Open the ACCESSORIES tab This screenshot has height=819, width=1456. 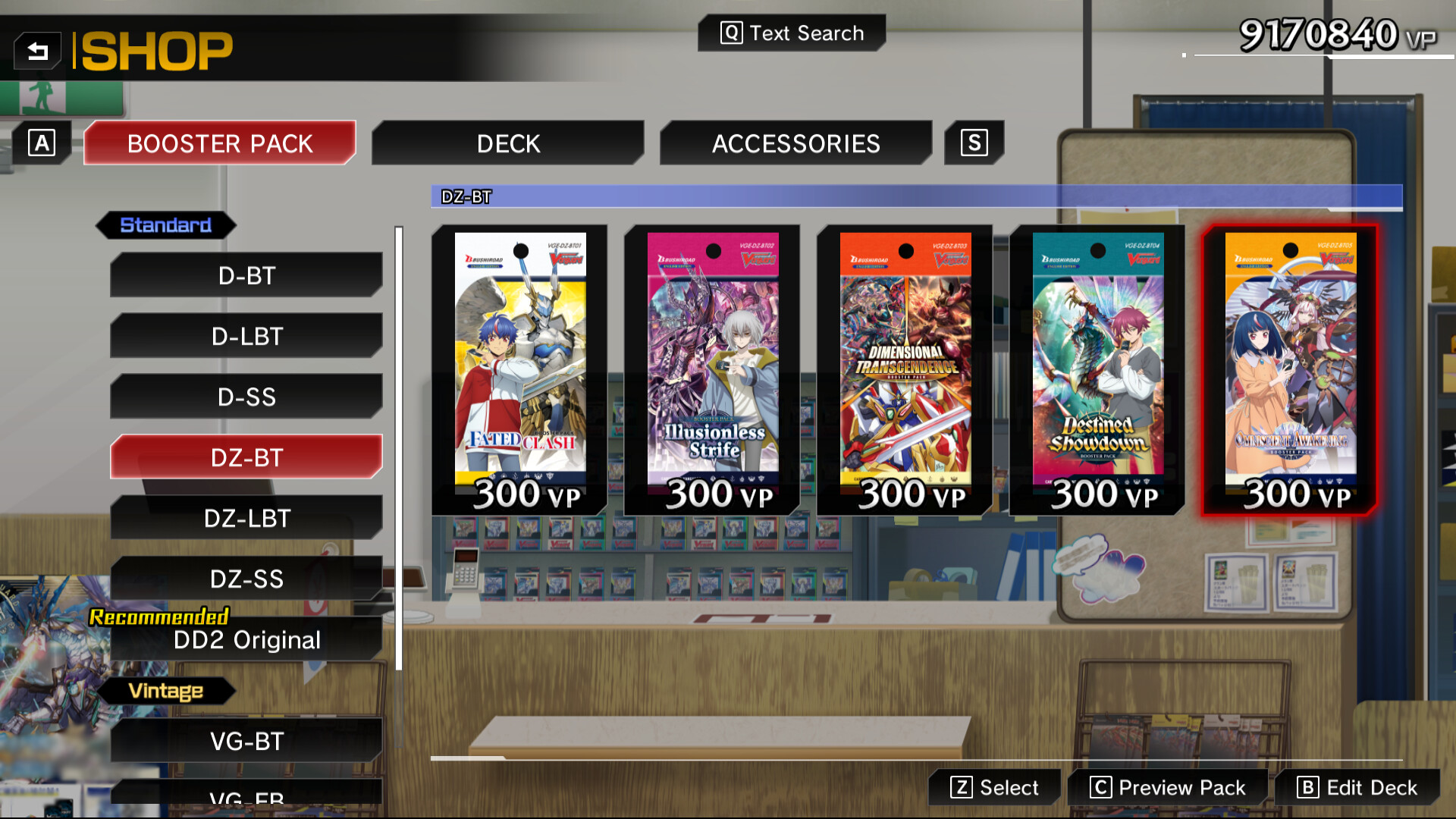795,143
